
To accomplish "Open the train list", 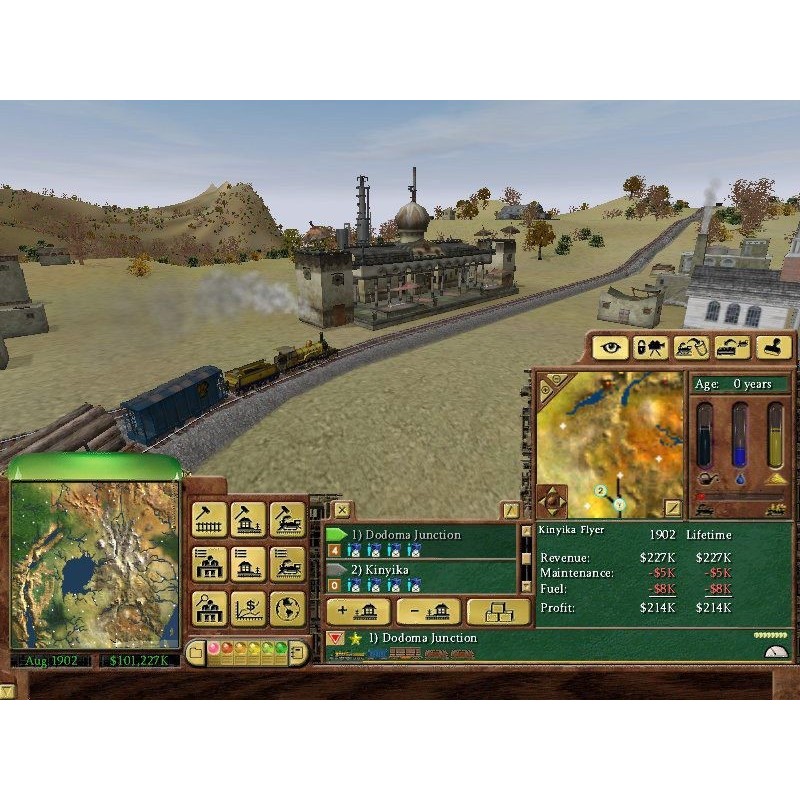I will tap(287, 563).
